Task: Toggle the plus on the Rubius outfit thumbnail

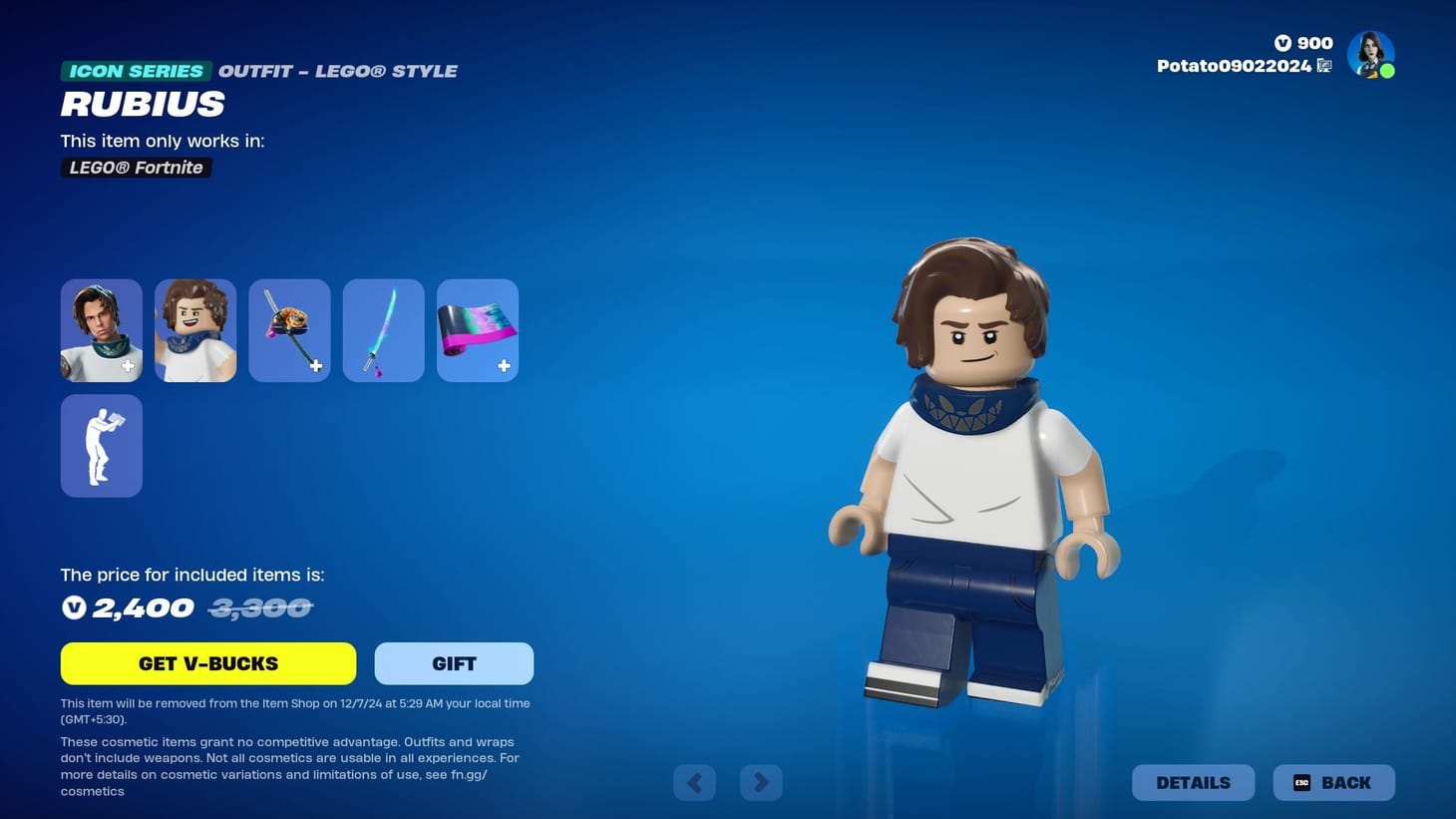Action: point(128,366)
